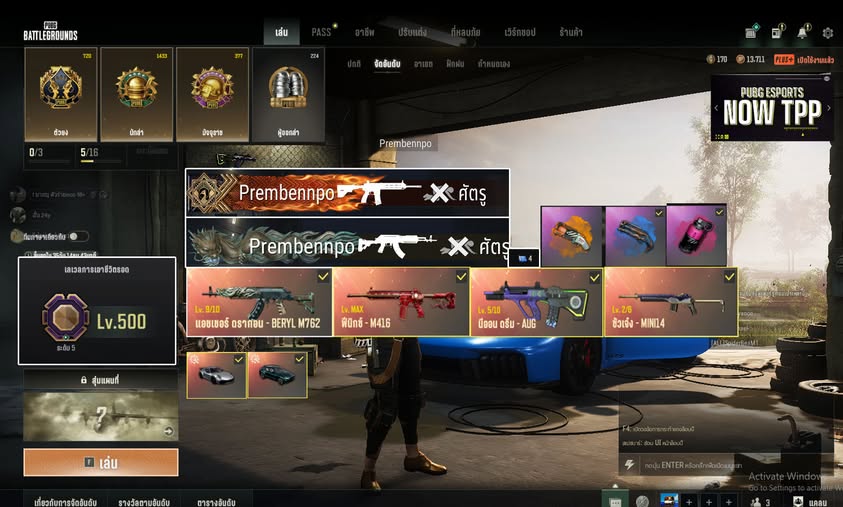Choose the red M416 skin card
The width and height of the screenshot is (843, 507).
point(401,301)
